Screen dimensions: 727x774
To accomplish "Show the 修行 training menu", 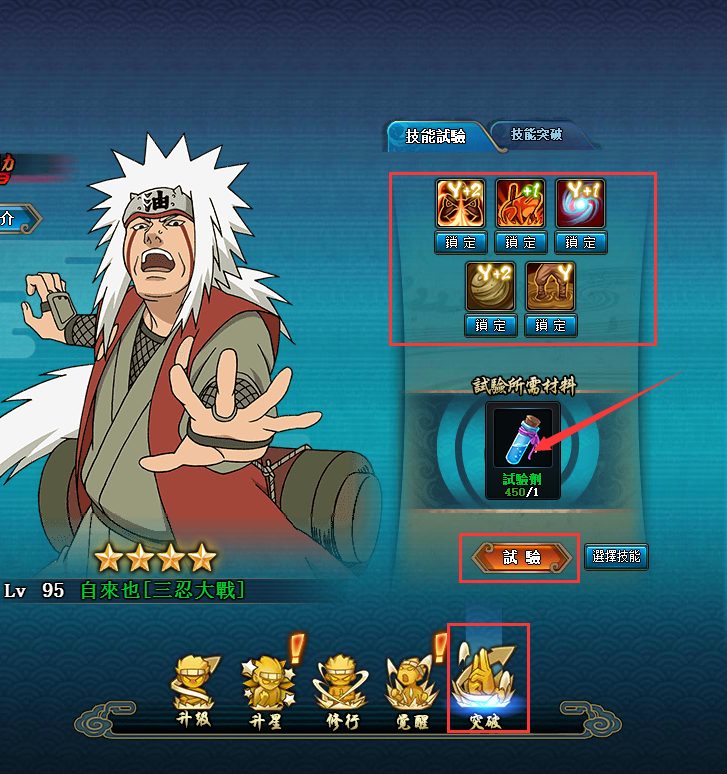I will coord(338,691).
